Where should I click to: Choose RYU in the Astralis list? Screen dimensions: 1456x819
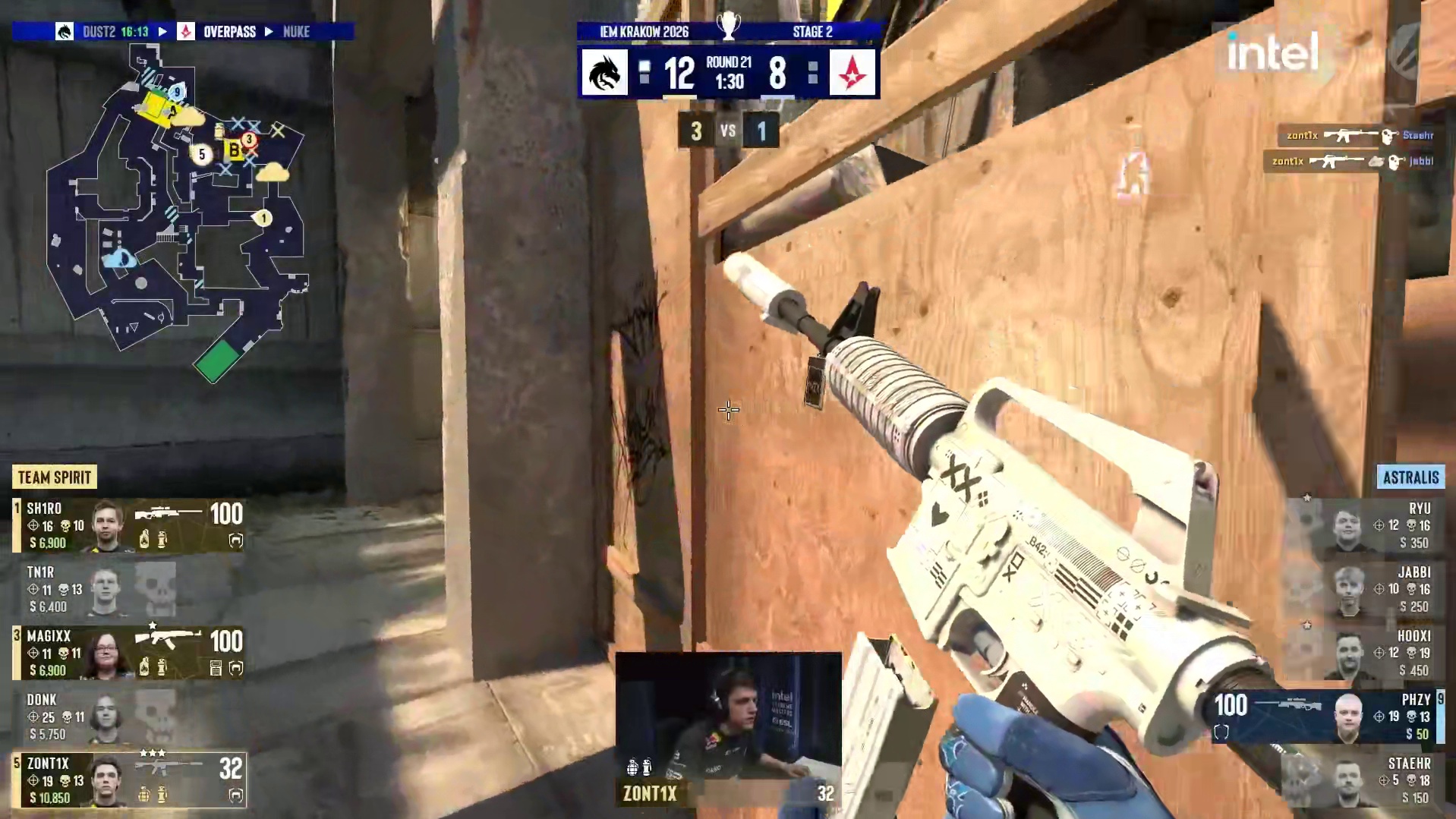click(1366, 524)
